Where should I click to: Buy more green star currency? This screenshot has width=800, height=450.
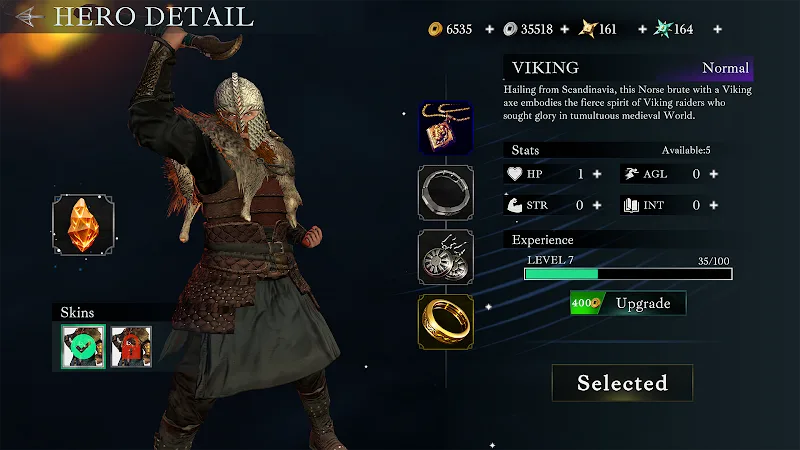point(713,29)
